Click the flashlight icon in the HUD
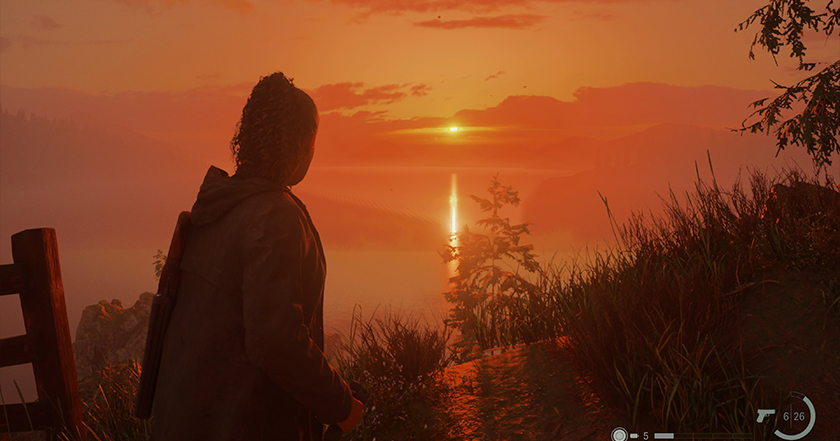Screen dimensions: 840x441 point(619,435)
